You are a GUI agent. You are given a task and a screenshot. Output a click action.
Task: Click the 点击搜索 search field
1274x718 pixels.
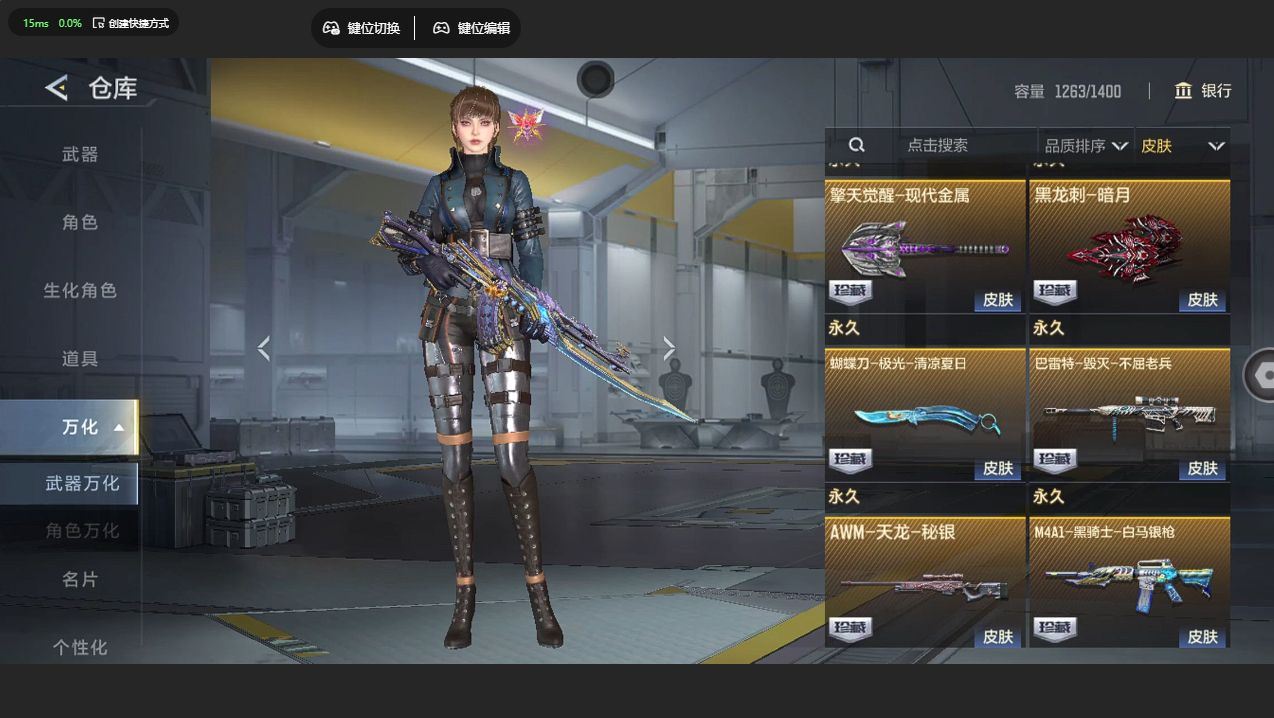coord(937,145)
